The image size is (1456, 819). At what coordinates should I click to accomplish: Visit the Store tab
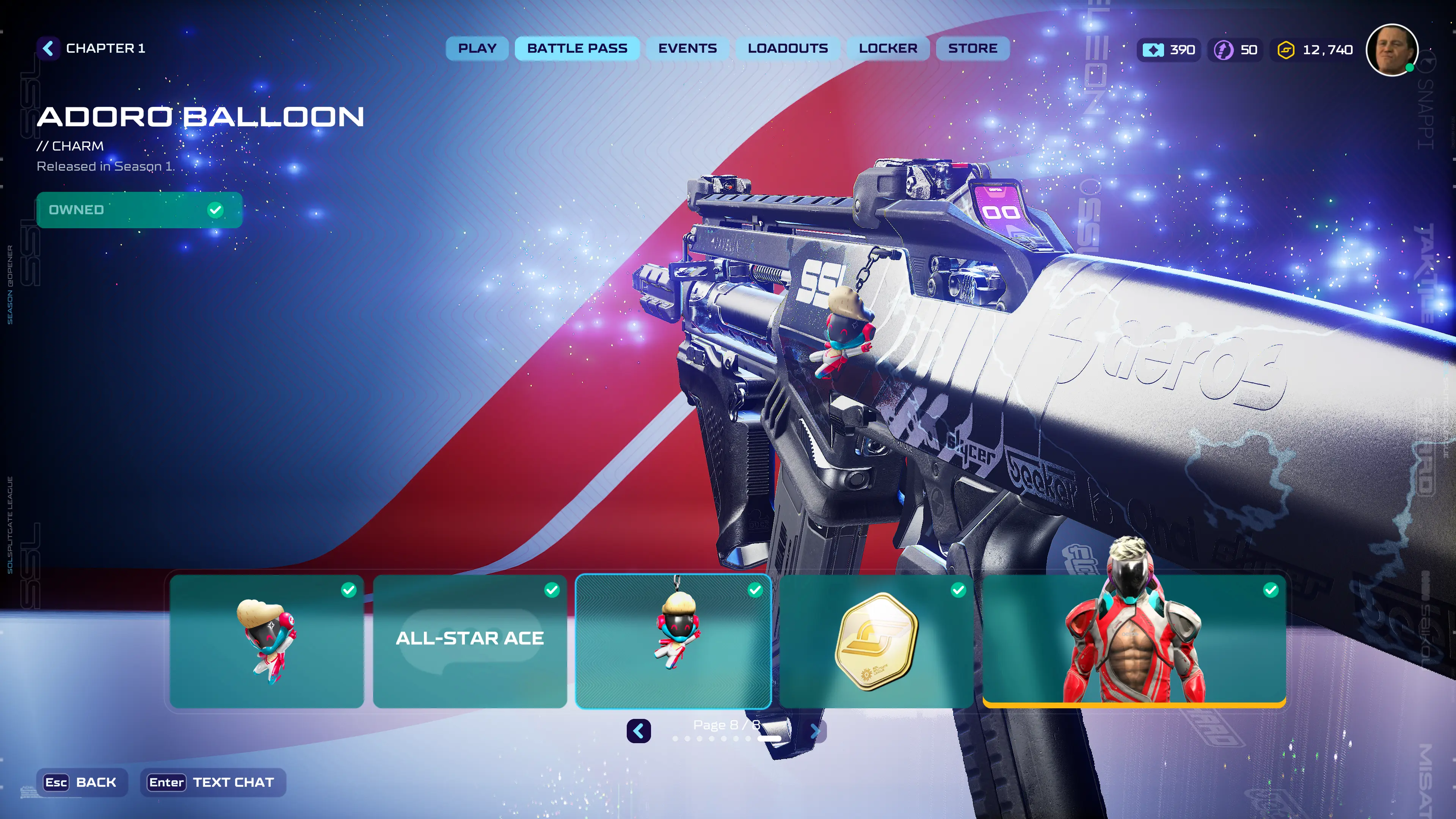(972, 49)
